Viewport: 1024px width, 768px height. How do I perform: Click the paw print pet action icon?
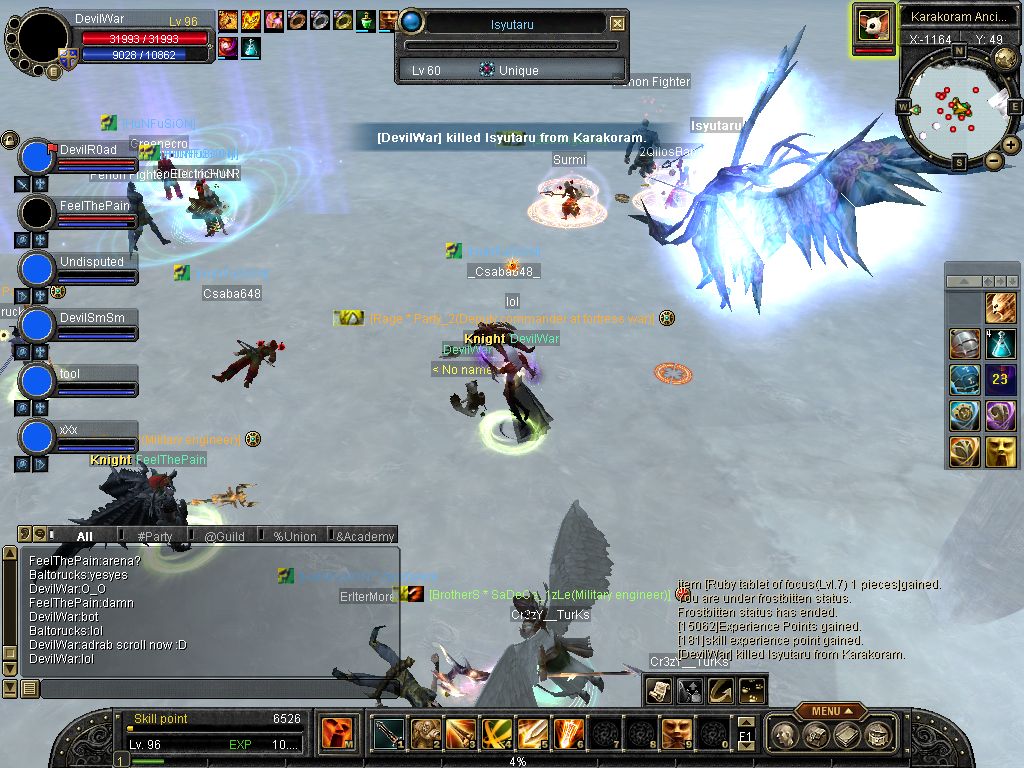coord(751,690)
